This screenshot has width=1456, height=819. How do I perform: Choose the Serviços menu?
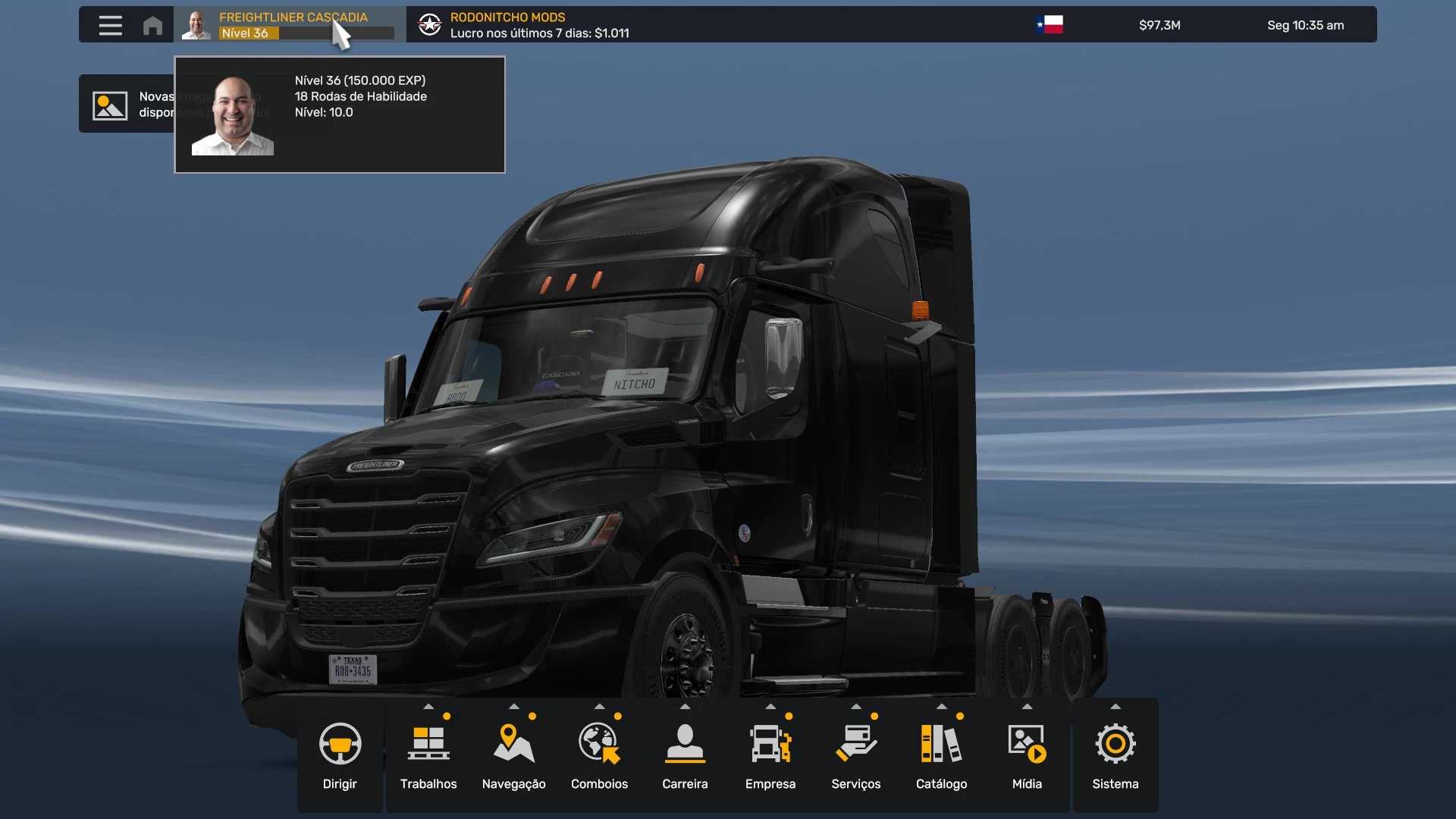pyautogui.click(x=855, y=755)
